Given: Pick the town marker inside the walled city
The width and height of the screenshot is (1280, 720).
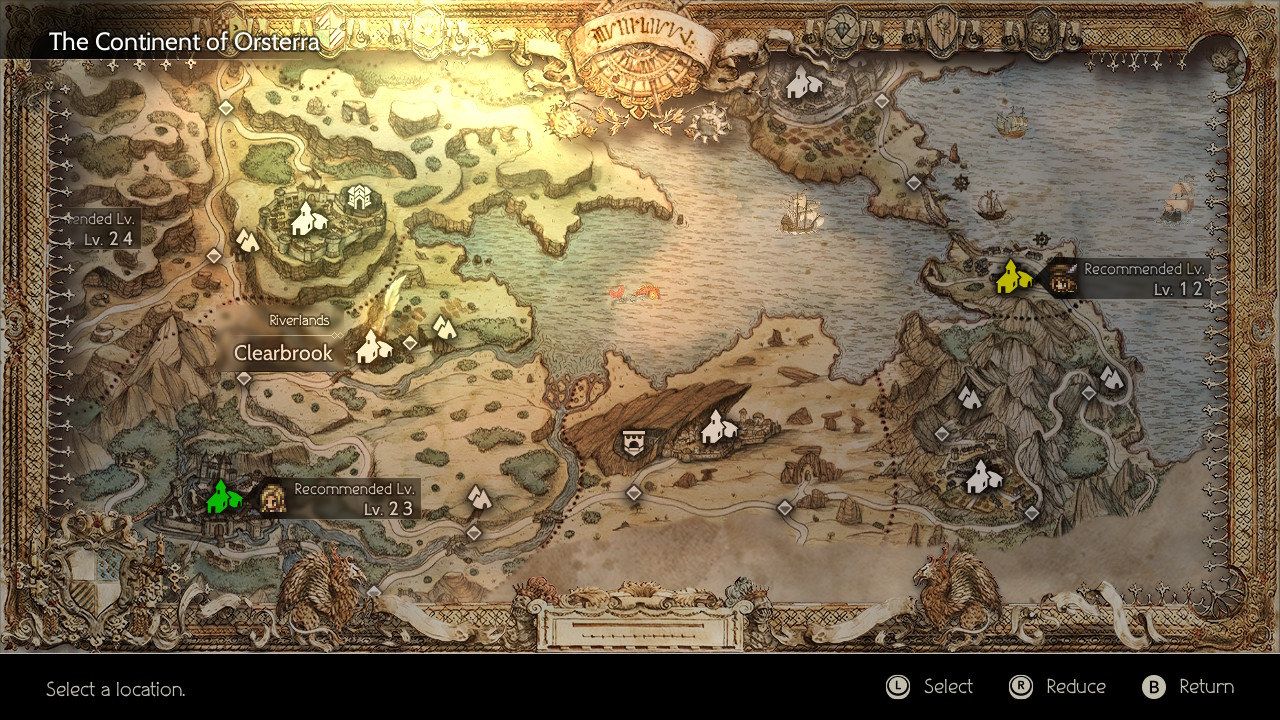Looking at the screenshot, I should [x=308, y=218].
